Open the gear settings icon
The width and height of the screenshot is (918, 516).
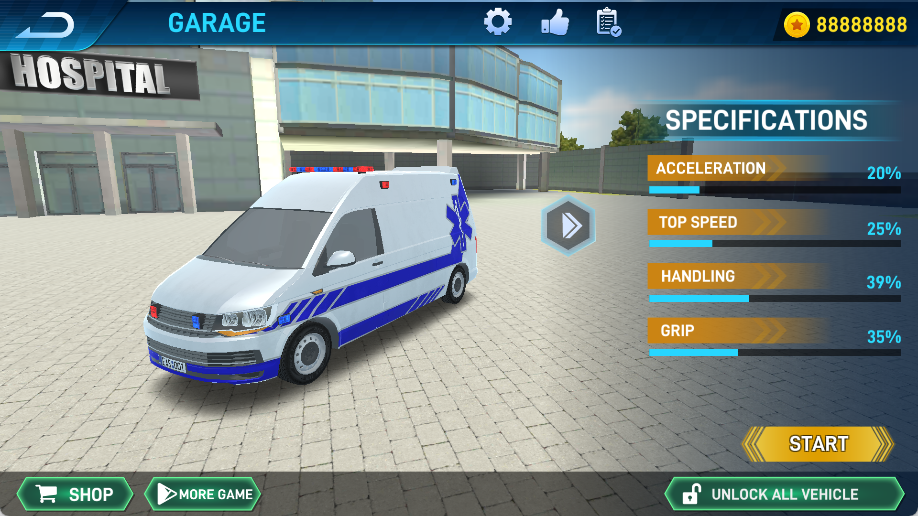497,22
